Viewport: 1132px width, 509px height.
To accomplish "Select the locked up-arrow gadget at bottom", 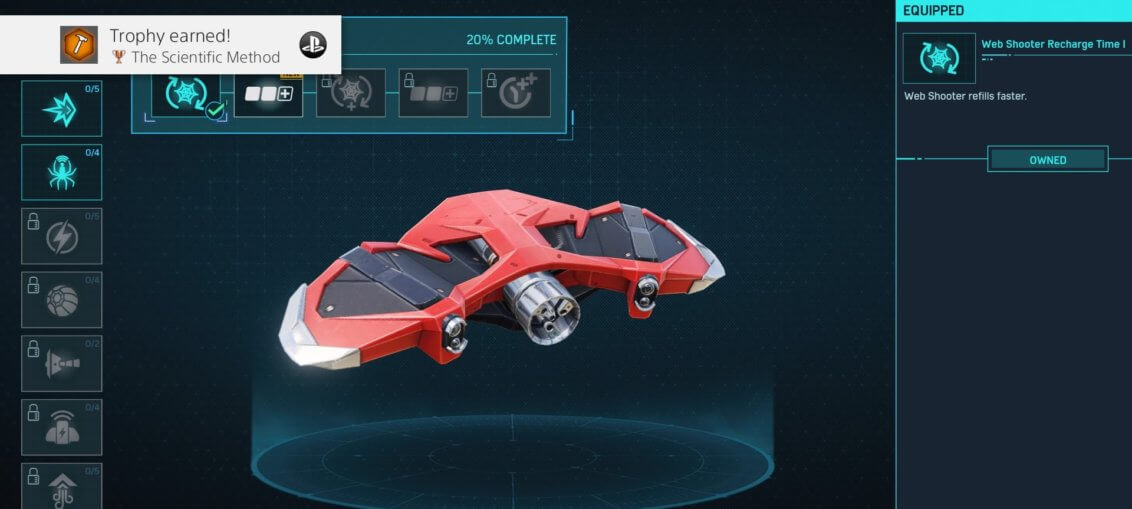I will pos(62,487).
